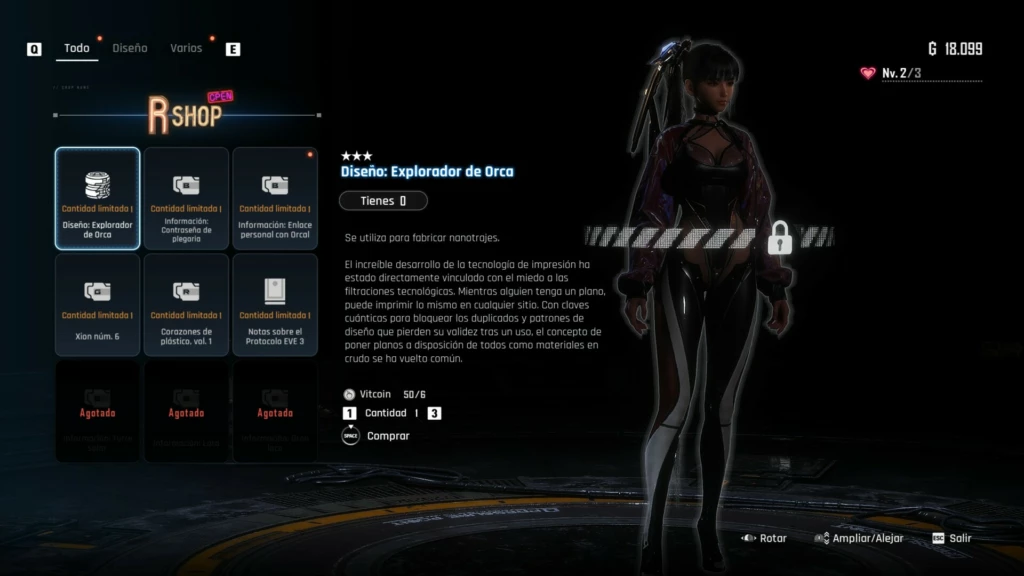Open the Diseño category tab
The height and width of the screenshot is (576, 1024).
130,48
